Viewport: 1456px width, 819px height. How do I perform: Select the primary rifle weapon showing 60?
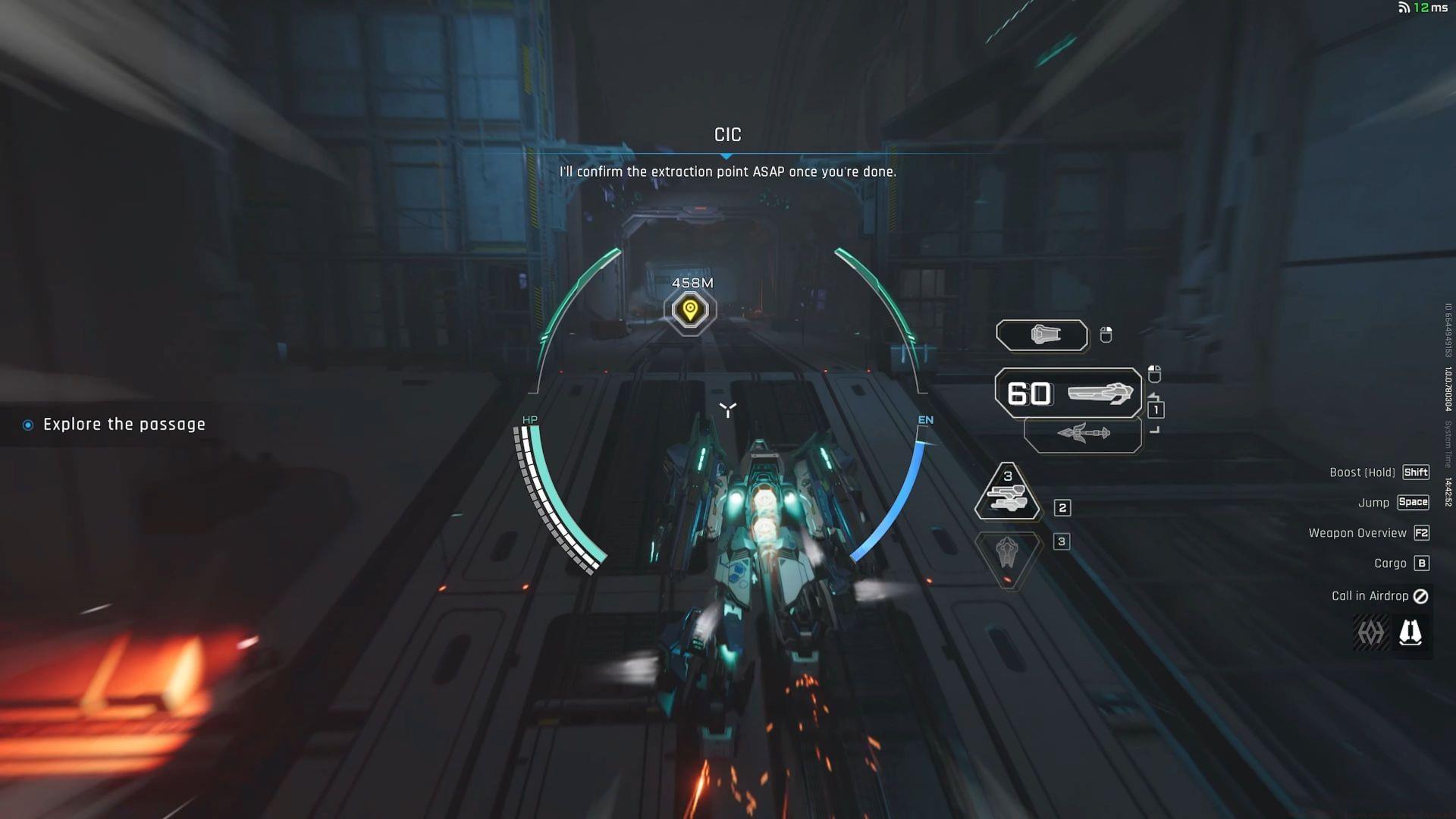pos(1068,393)
